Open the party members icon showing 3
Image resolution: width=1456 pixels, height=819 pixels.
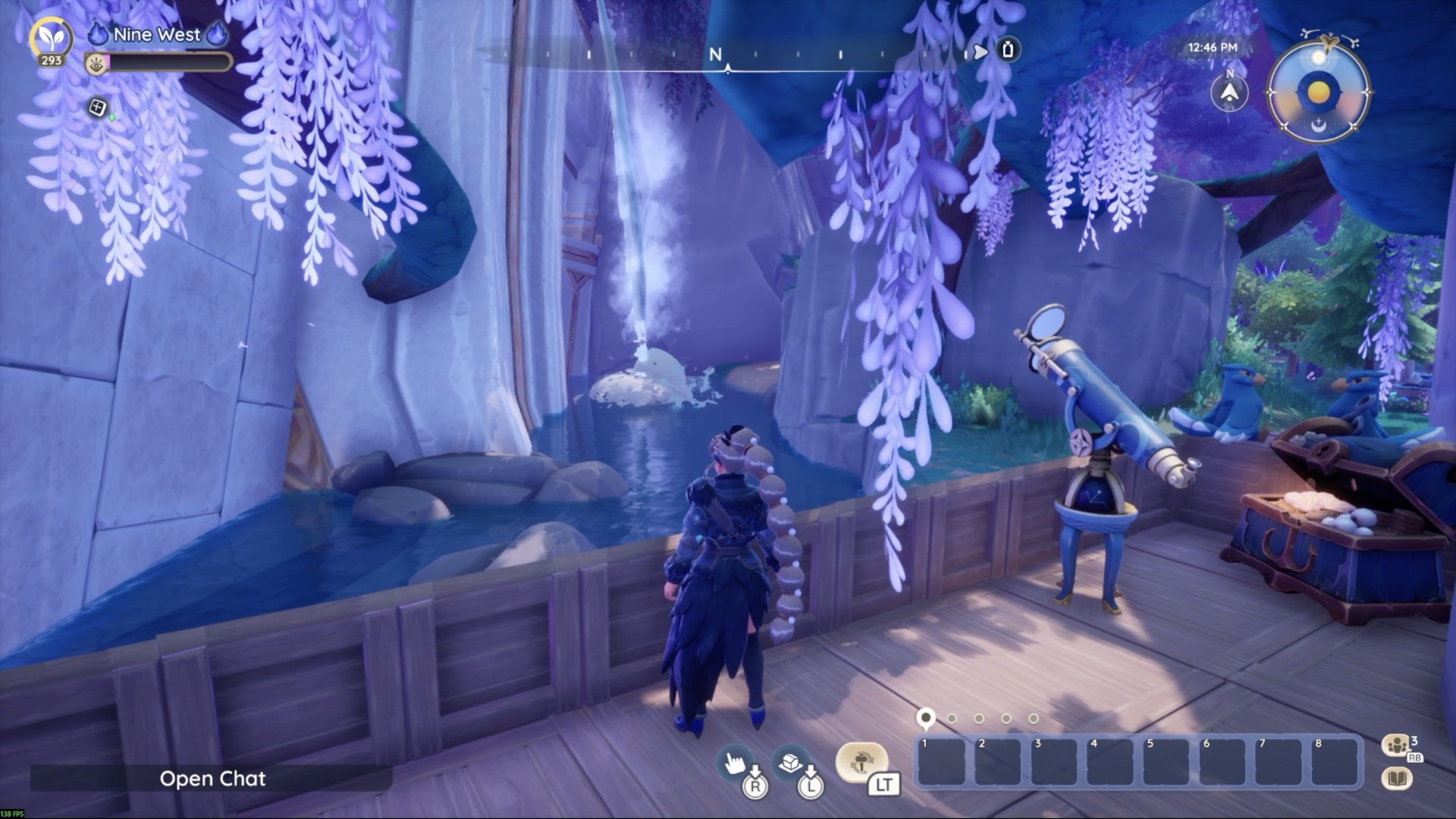(1397, 745)
